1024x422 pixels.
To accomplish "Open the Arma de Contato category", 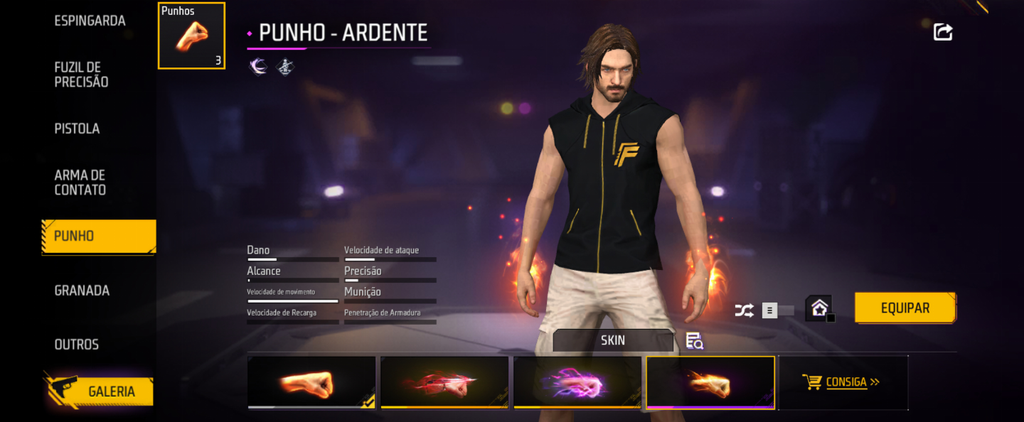I will 80,182.
